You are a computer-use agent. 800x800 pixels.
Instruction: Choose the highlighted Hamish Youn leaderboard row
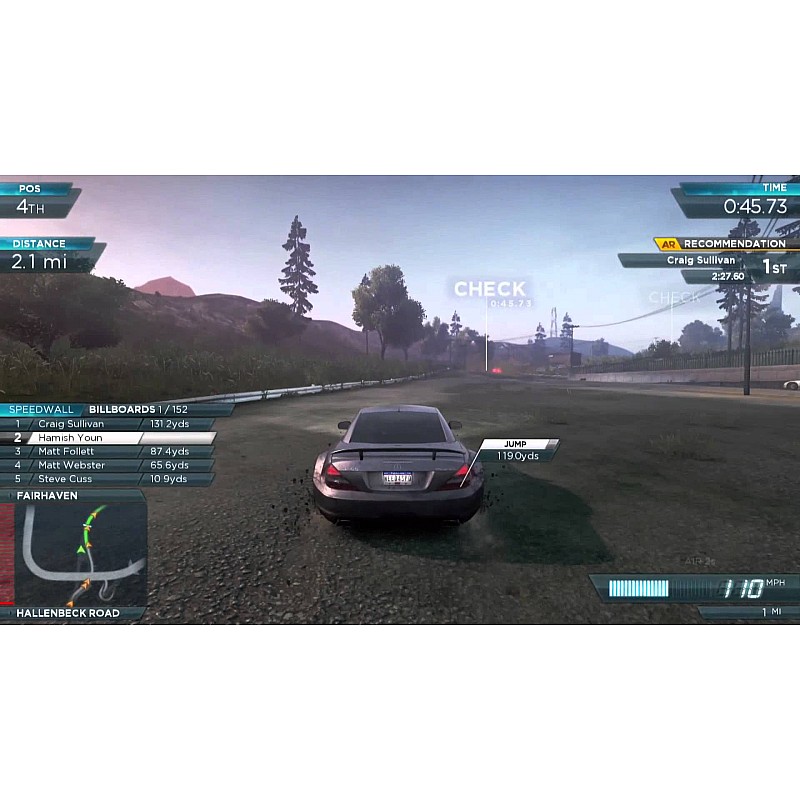tap(110, 438)
